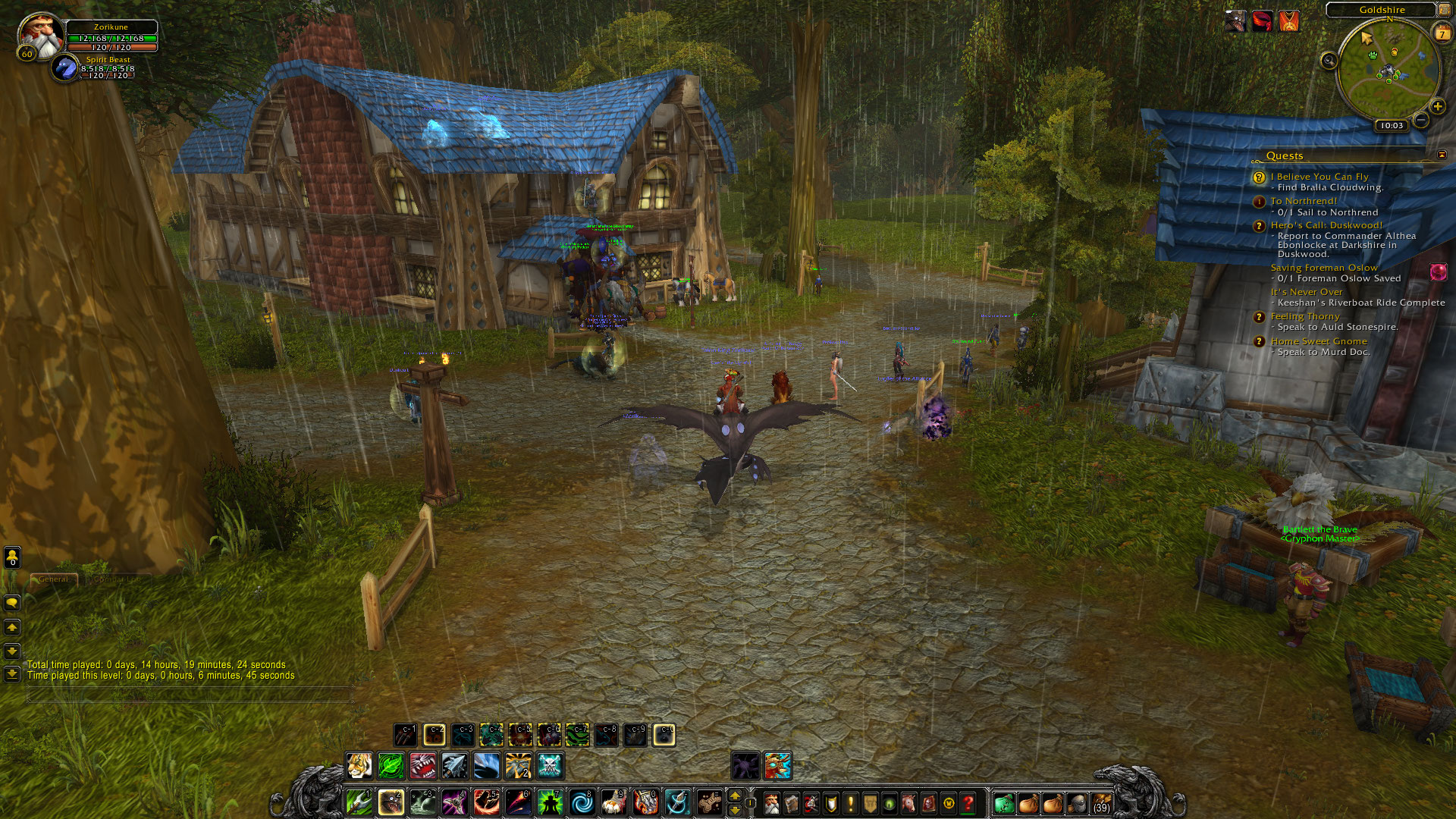The width and height of the screenshot is (1456, 819).
Task: Click the skull and crossbones pet bar icon
Action: [x=550, y=766]
